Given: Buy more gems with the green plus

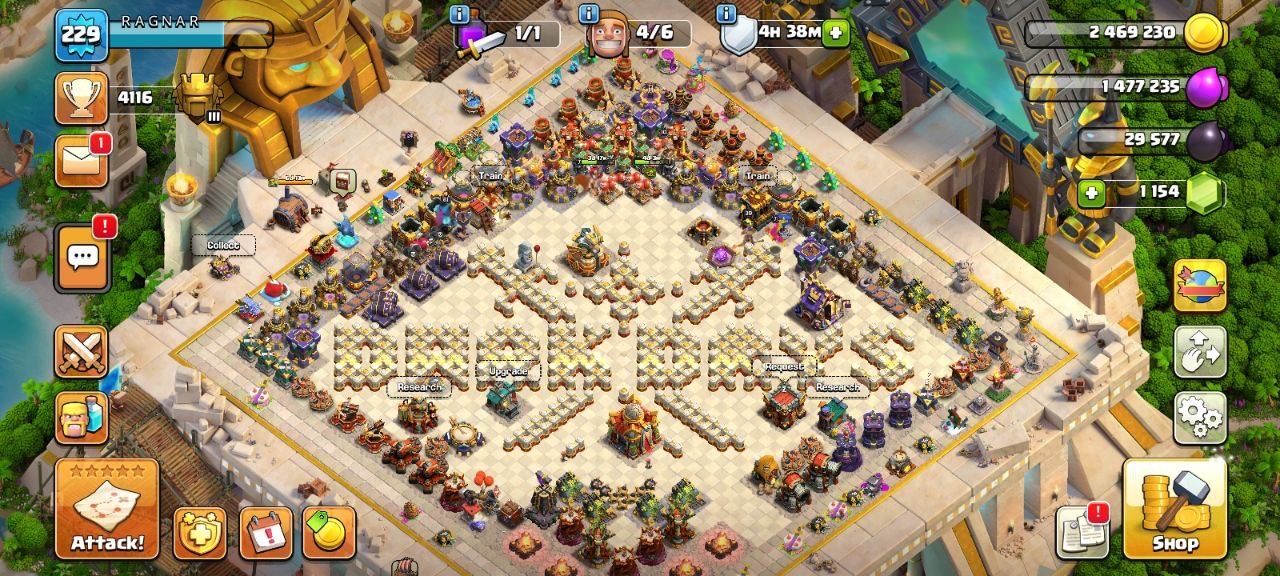Looking at the screenshot, I should click(1091, 192).
